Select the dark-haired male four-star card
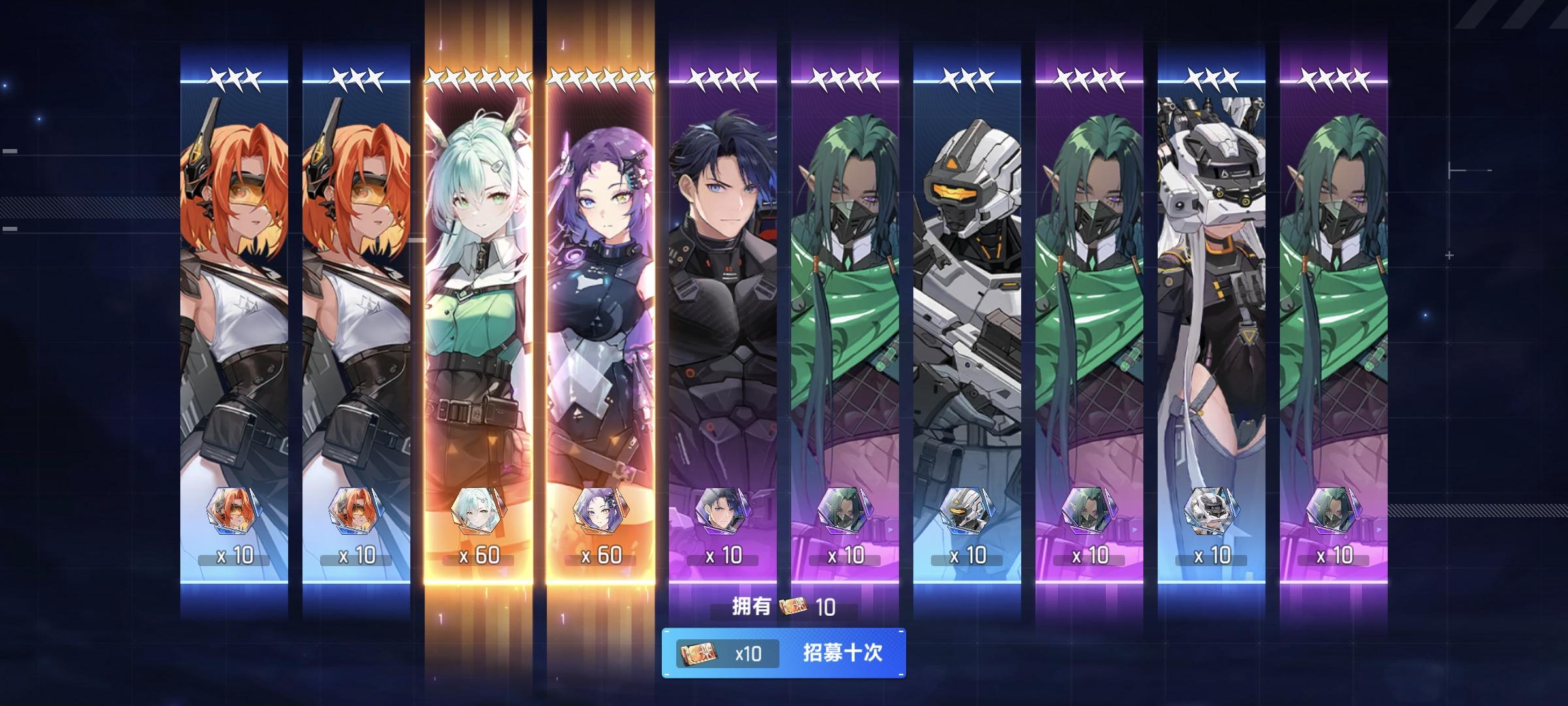 click(722, 294)
